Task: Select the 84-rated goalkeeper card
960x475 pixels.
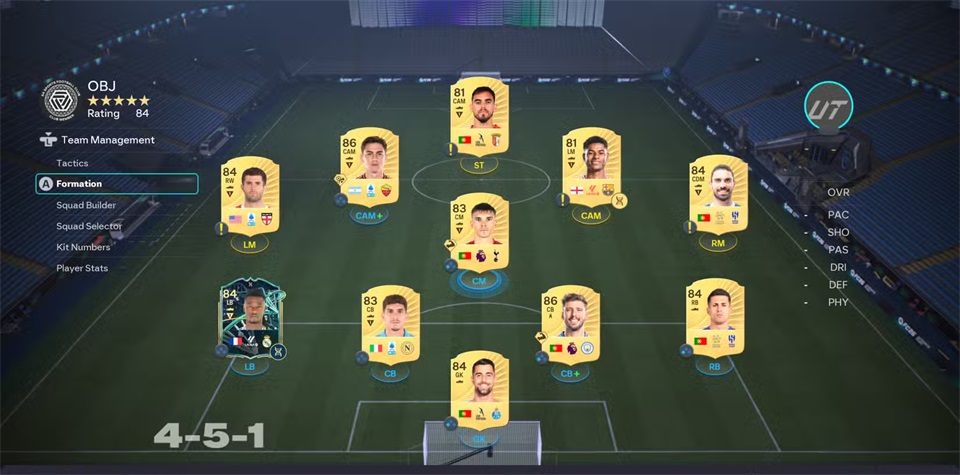Action: [480, 389]
